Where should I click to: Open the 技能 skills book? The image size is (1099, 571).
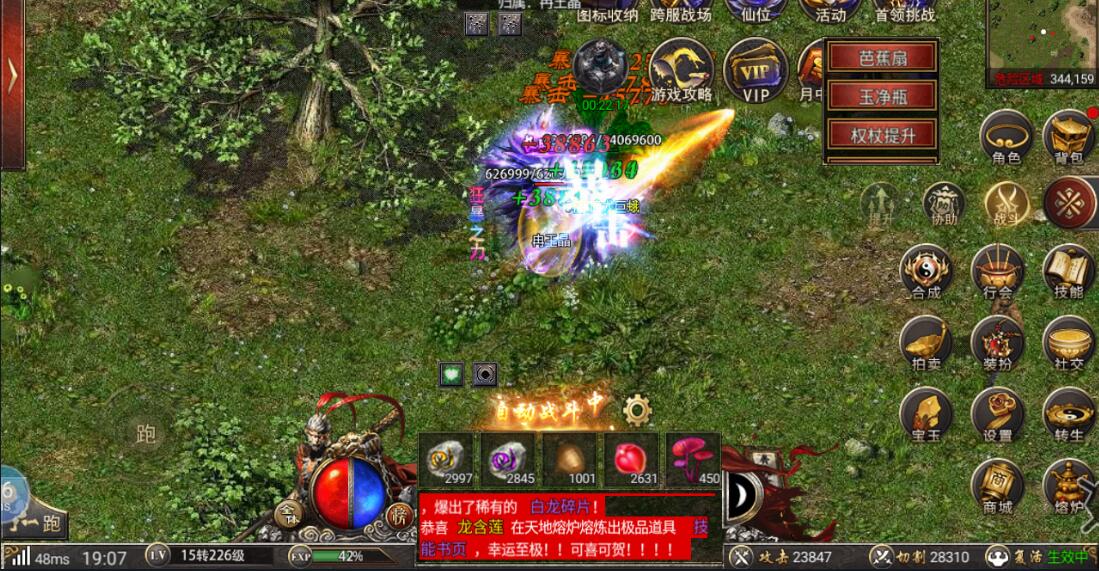pyautogui.click(x=1069, y=271)
